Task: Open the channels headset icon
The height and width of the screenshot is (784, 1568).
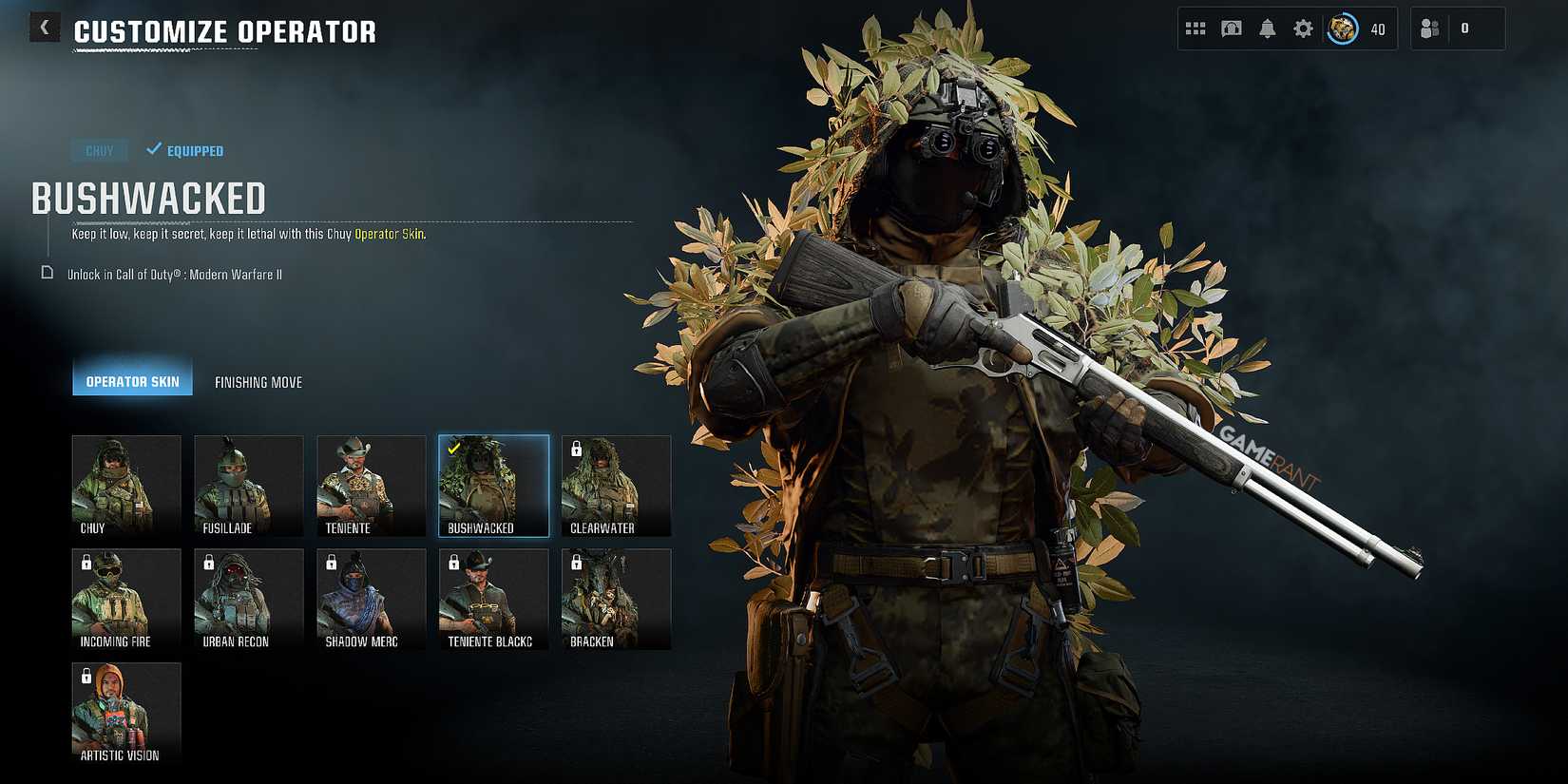Action: (x=1231, y=27)
